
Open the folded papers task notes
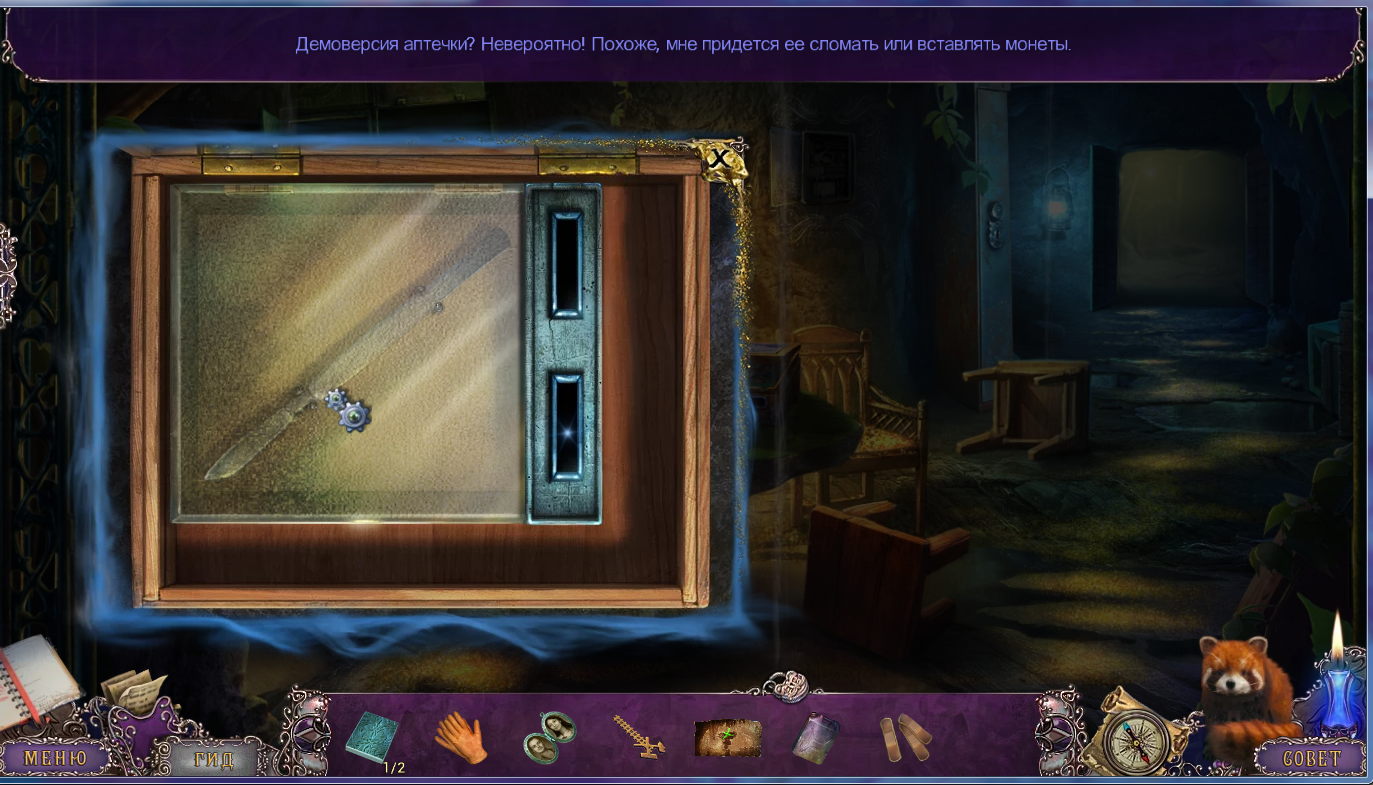click(x=132, y=689)
